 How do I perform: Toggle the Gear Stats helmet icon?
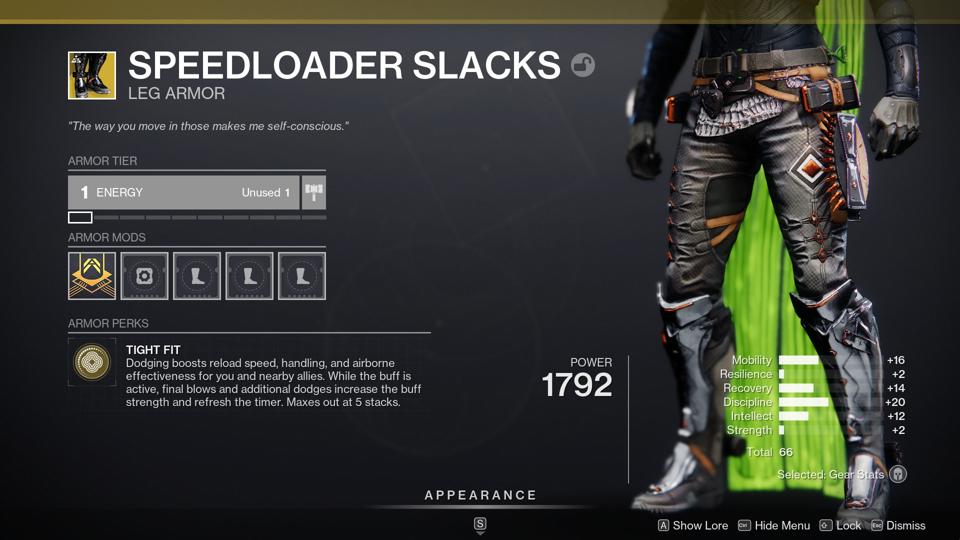[x=898, y=474]
